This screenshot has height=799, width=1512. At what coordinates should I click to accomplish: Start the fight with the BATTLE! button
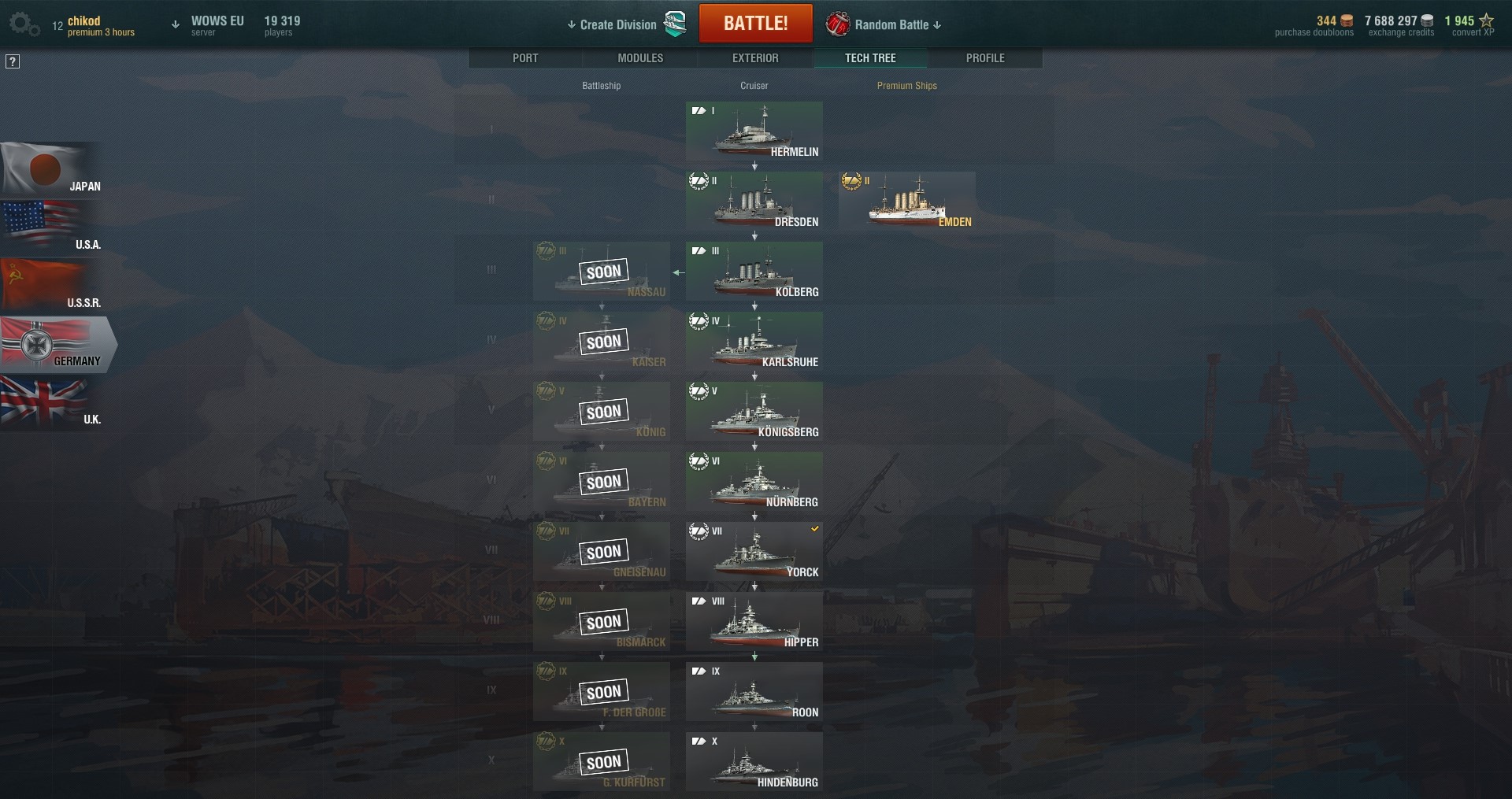point(755,24)
